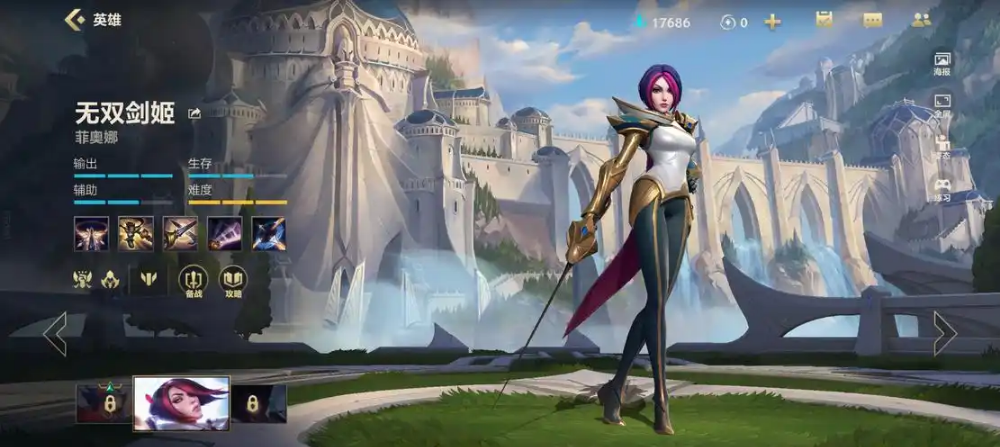Open the 备战 loadout button
This screenshot has height=447, width=1000.
pyautogui.click(x=193, y=281)
